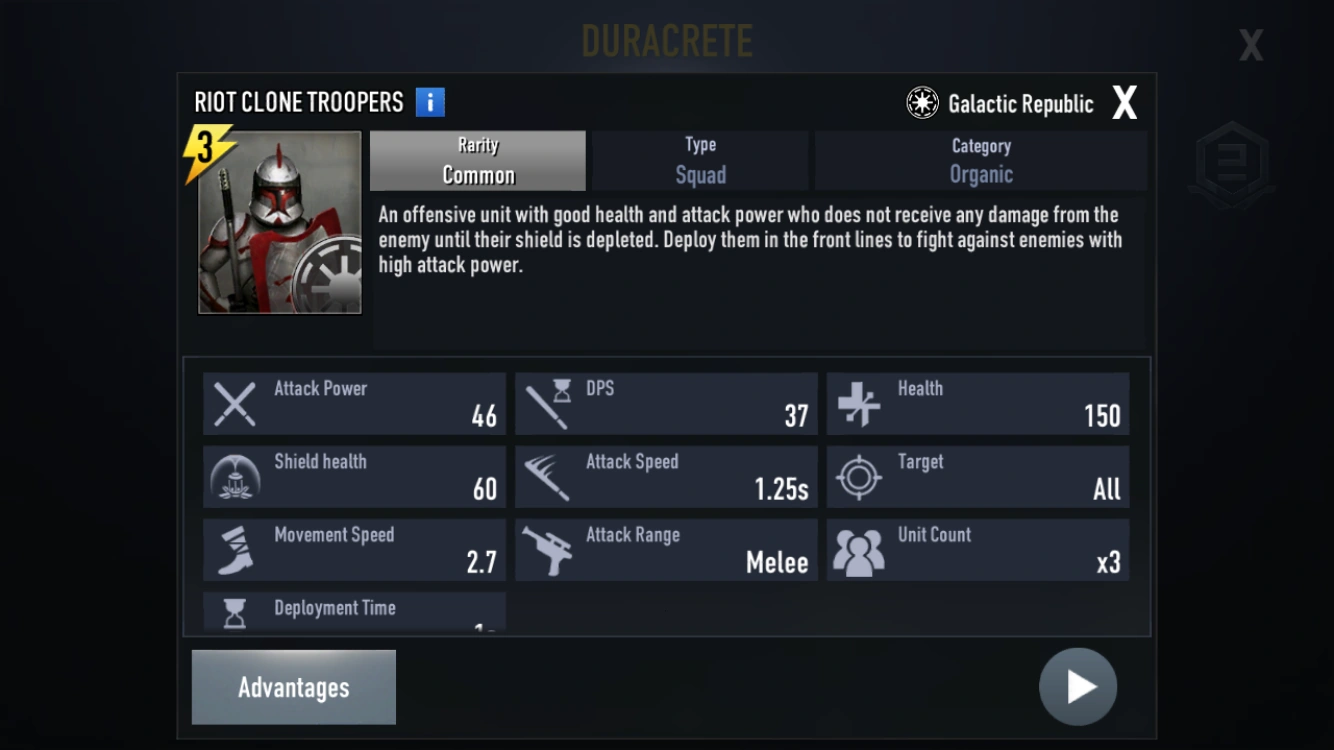Select the Category Organic tab
This screenshot has height=750, width=1334.
[980, 160]
